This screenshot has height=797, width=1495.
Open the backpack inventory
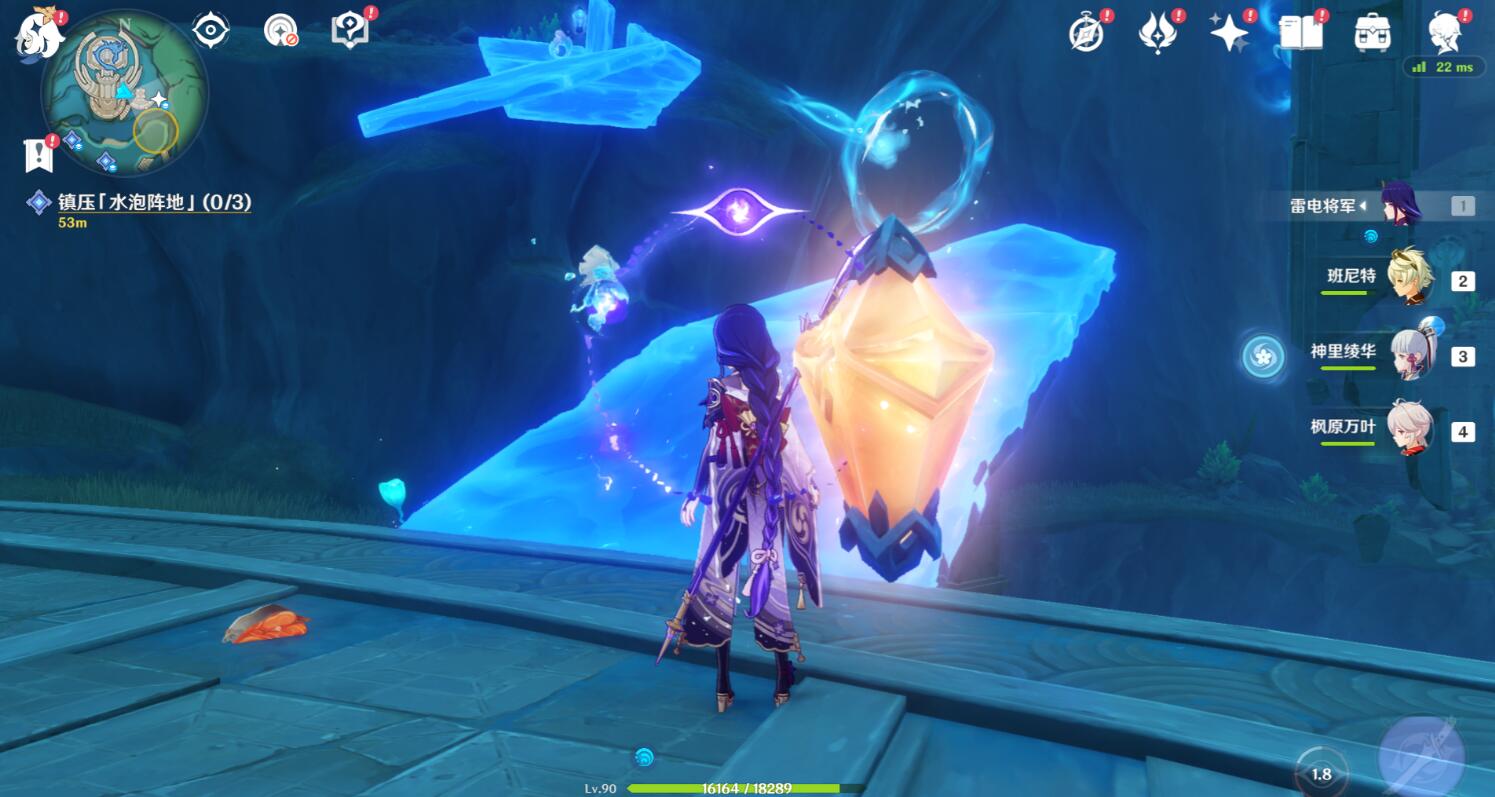point(1373,33)
